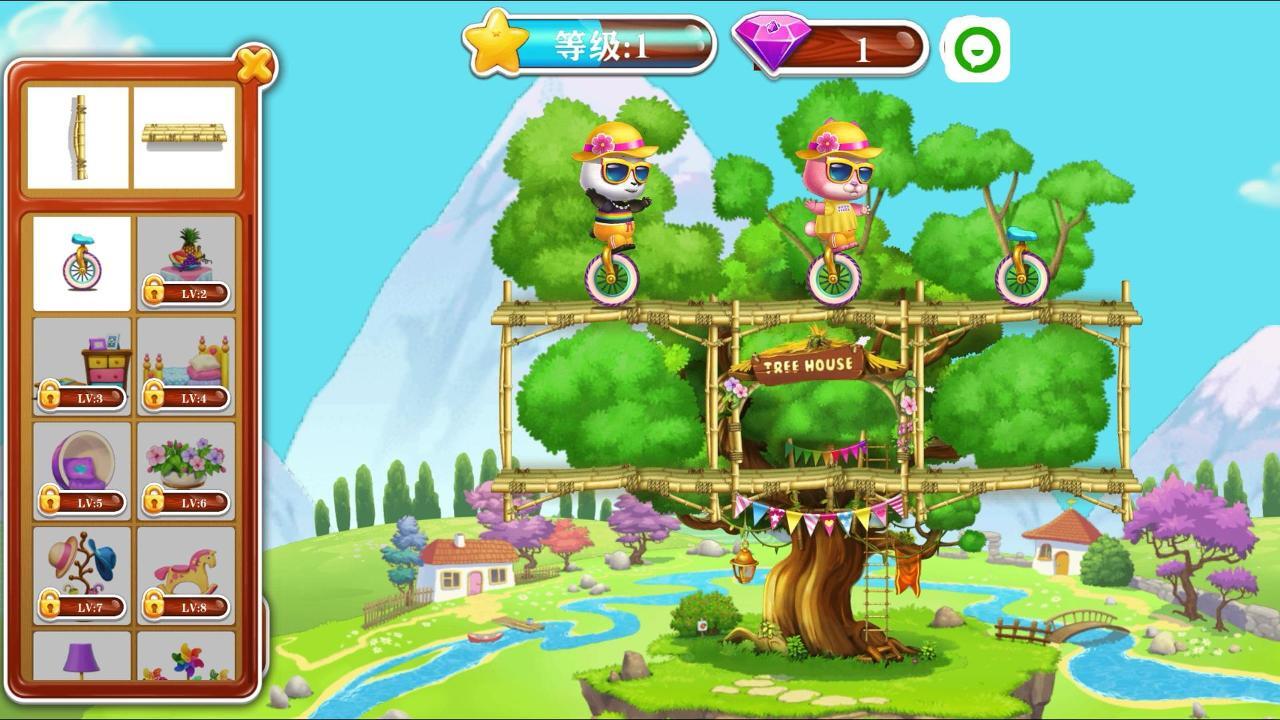This screenshot has width=1280, height=720.
Task: Select the locked LV:3 dresser item
Action: click(82, 367)
